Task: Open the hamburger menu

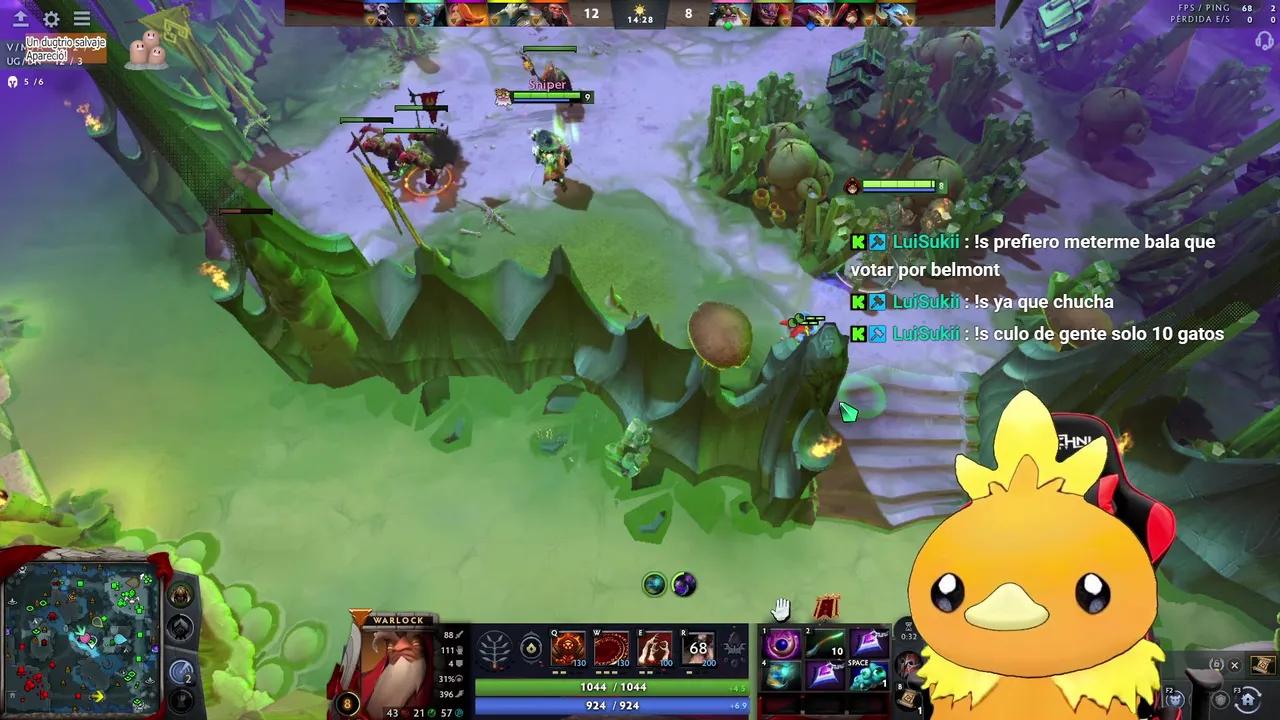Action: 81,18
